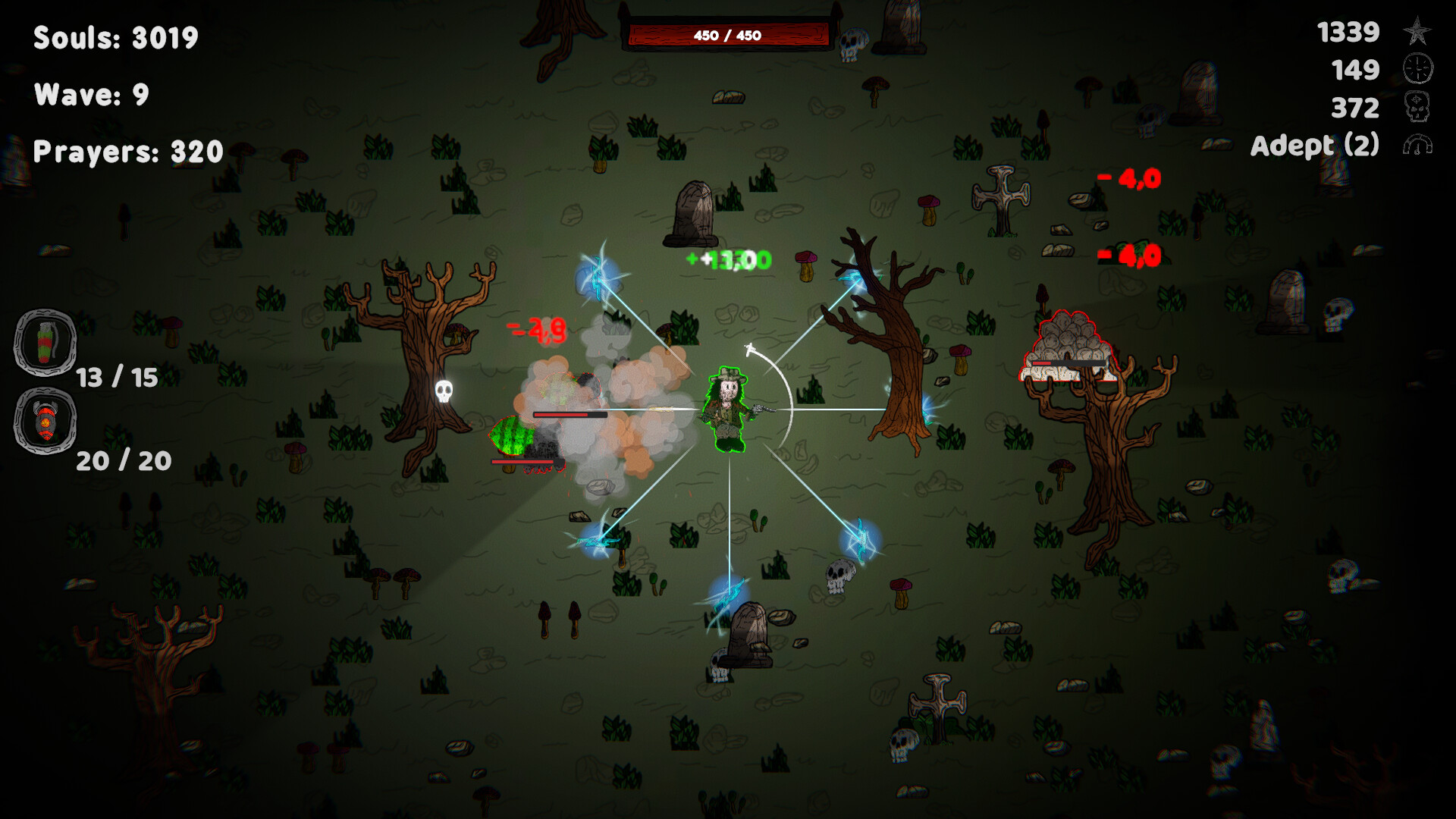Expand the Wave: 9 indicator
Viewport: 1456px width, 819px height.
click(90, 96)
